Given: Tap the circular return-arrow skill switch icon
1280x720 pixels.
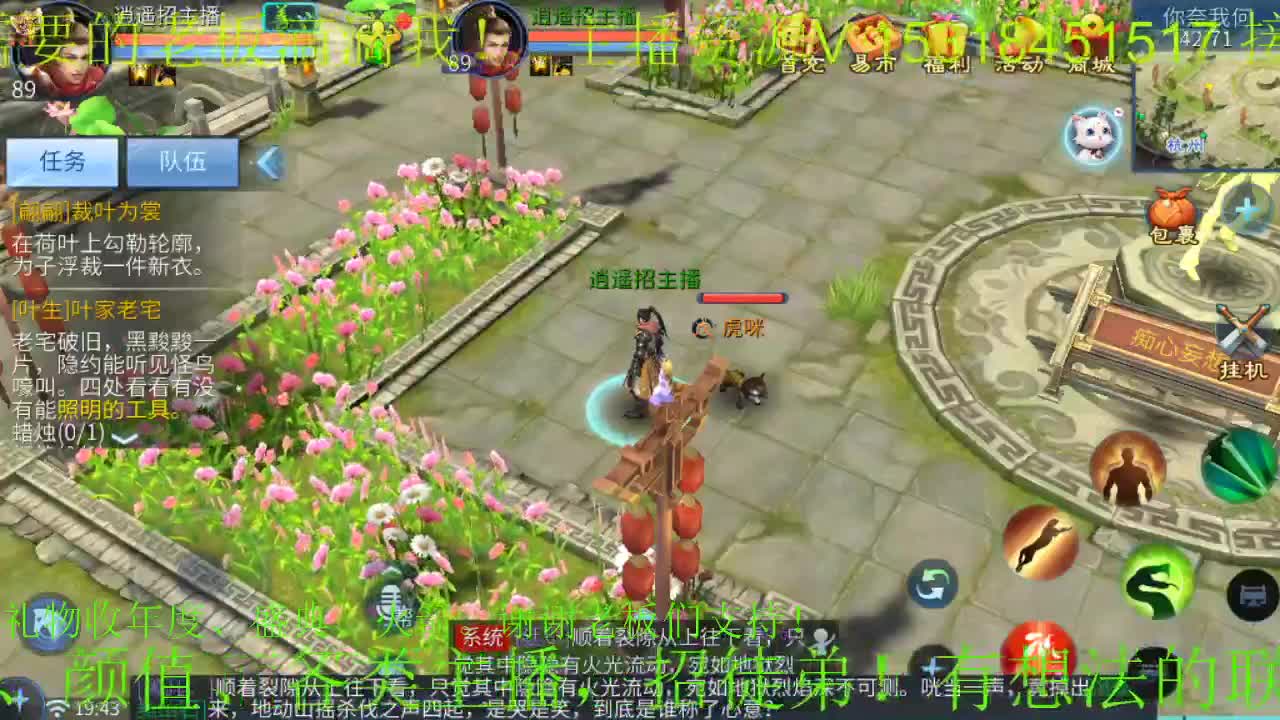Looking at the screenshot, I should (932, 585).
